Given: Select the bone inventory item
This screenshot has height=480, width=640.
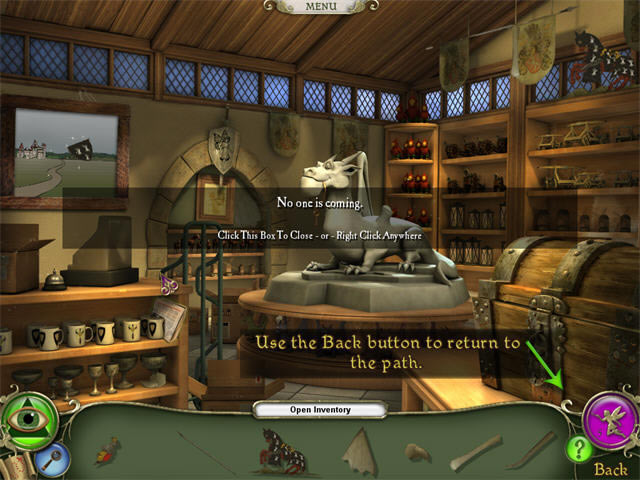Looking at the screenshot, I should click(x=474, y=451).
